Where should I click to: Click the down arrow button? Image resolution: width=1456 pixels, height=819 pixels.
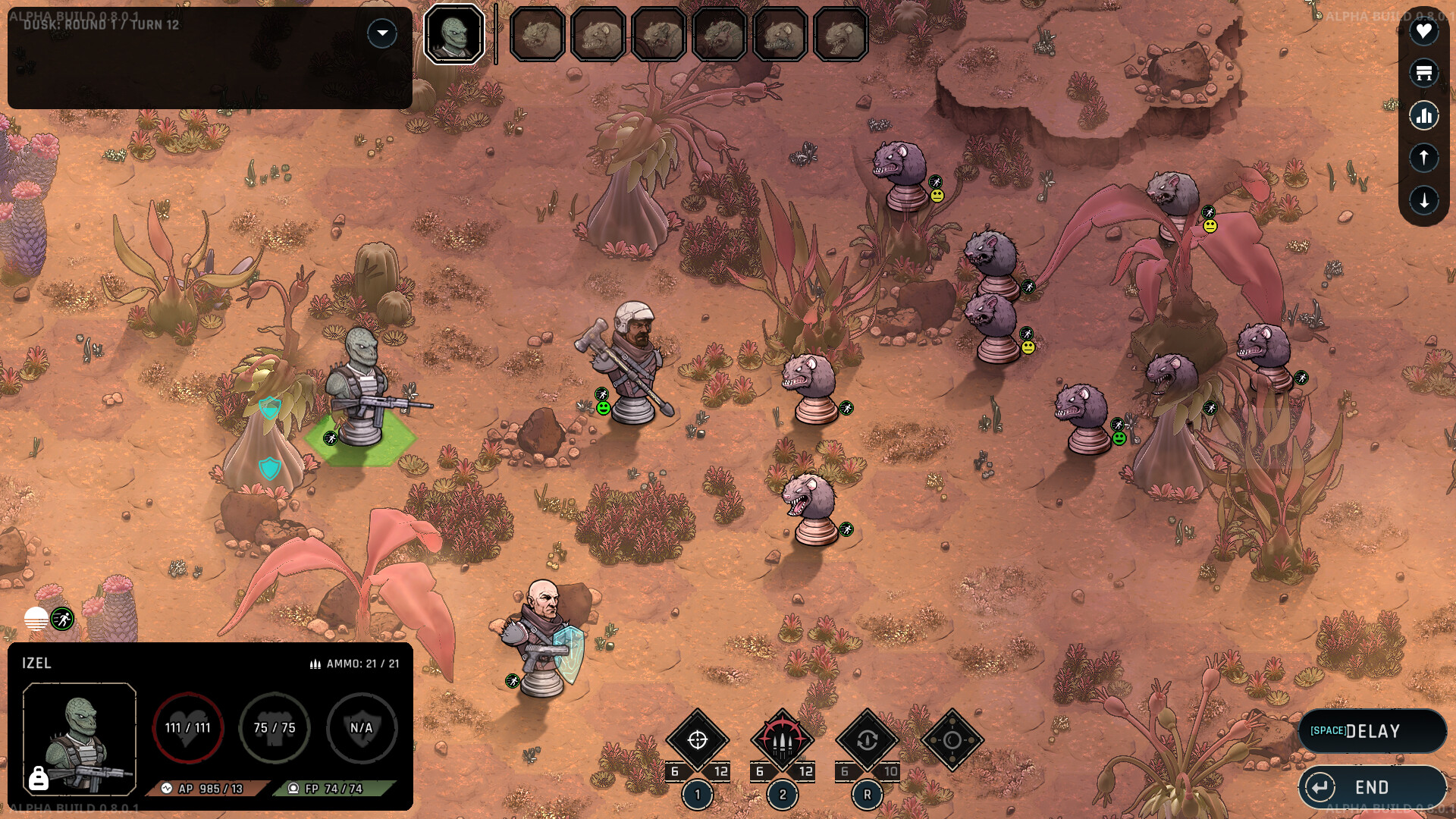[1423, 200]
